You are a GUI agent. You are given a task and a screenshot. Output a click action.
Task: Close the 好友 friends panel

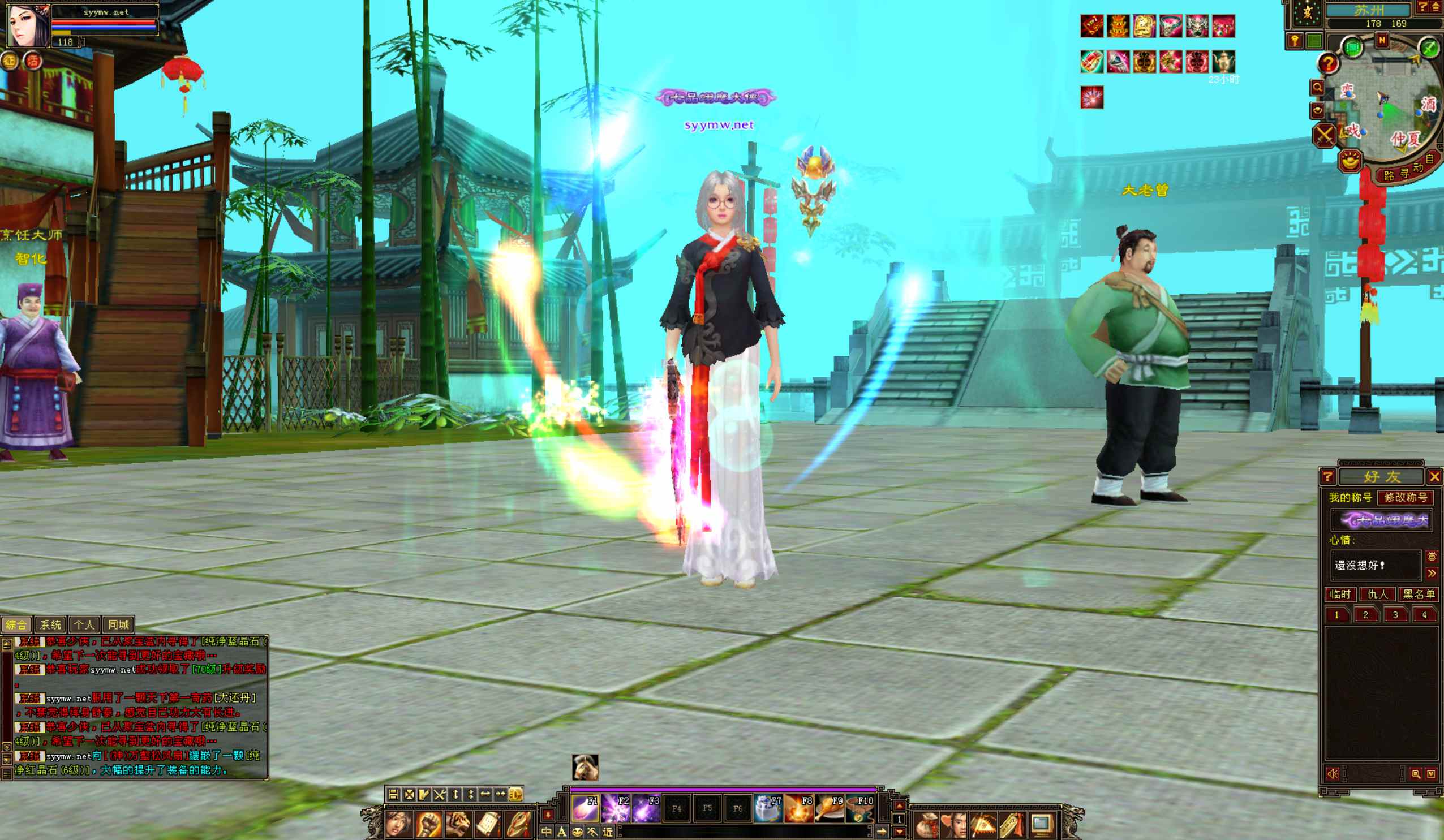coord(1434,477)
